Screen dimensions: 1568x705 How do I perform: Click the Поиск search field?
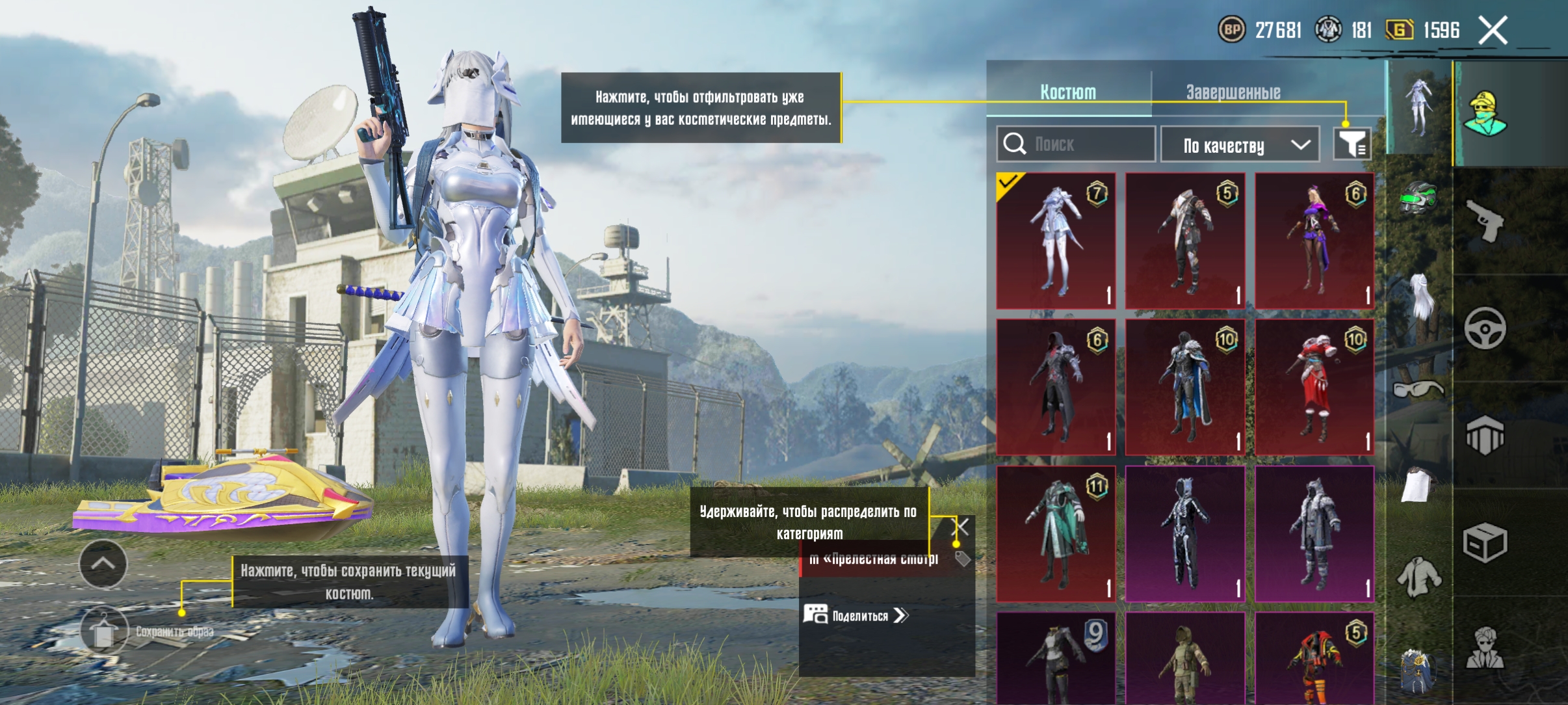click(1076, 144)
